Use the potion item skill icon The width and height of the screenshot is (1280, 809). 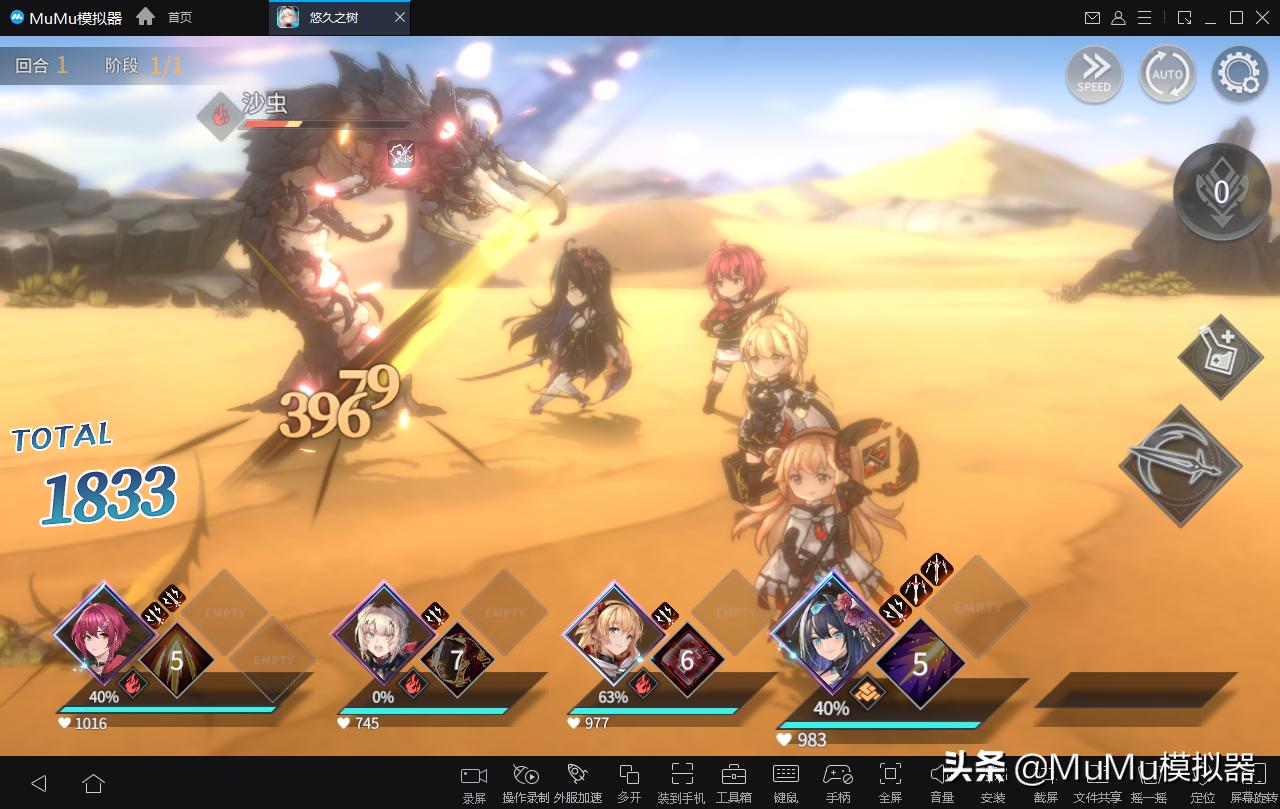(x=1219, y=358)
